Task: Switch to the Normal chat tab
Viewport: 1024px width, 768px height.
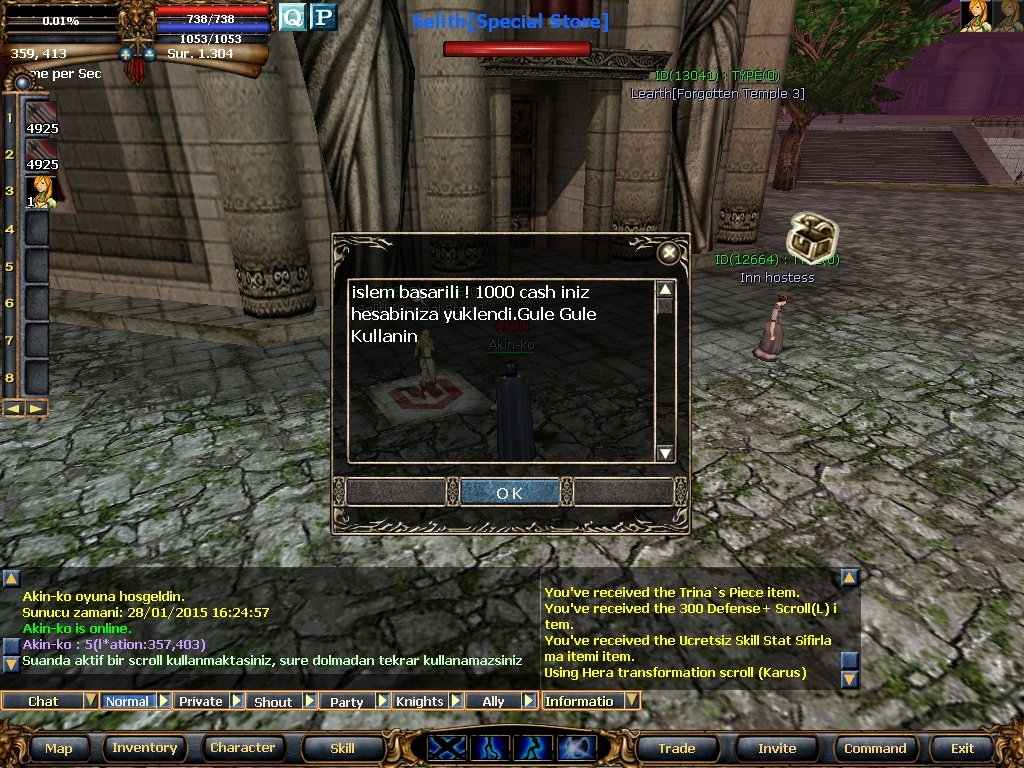Action: [x=127, y=701]
